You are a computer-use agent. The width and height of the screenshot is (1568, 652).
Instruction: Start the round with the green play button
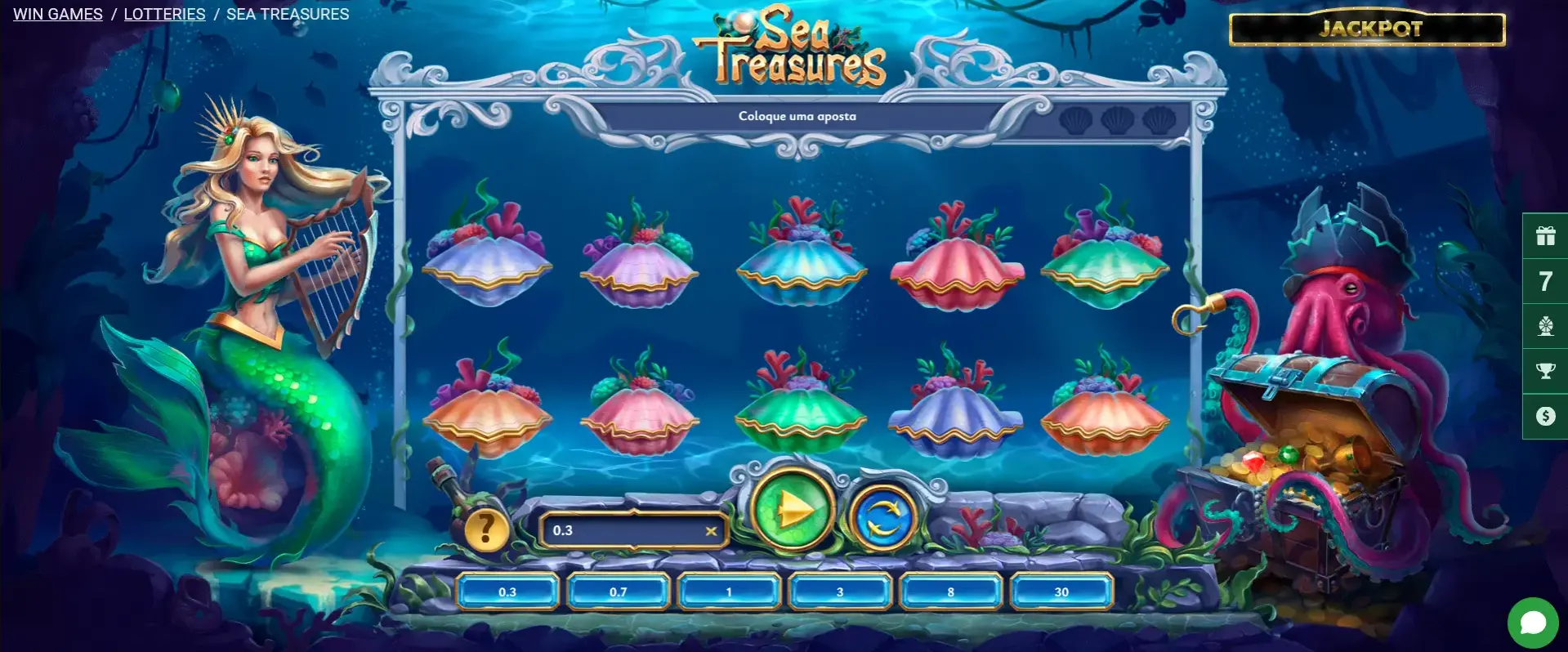pyautogui.click(x=792, y=511)
